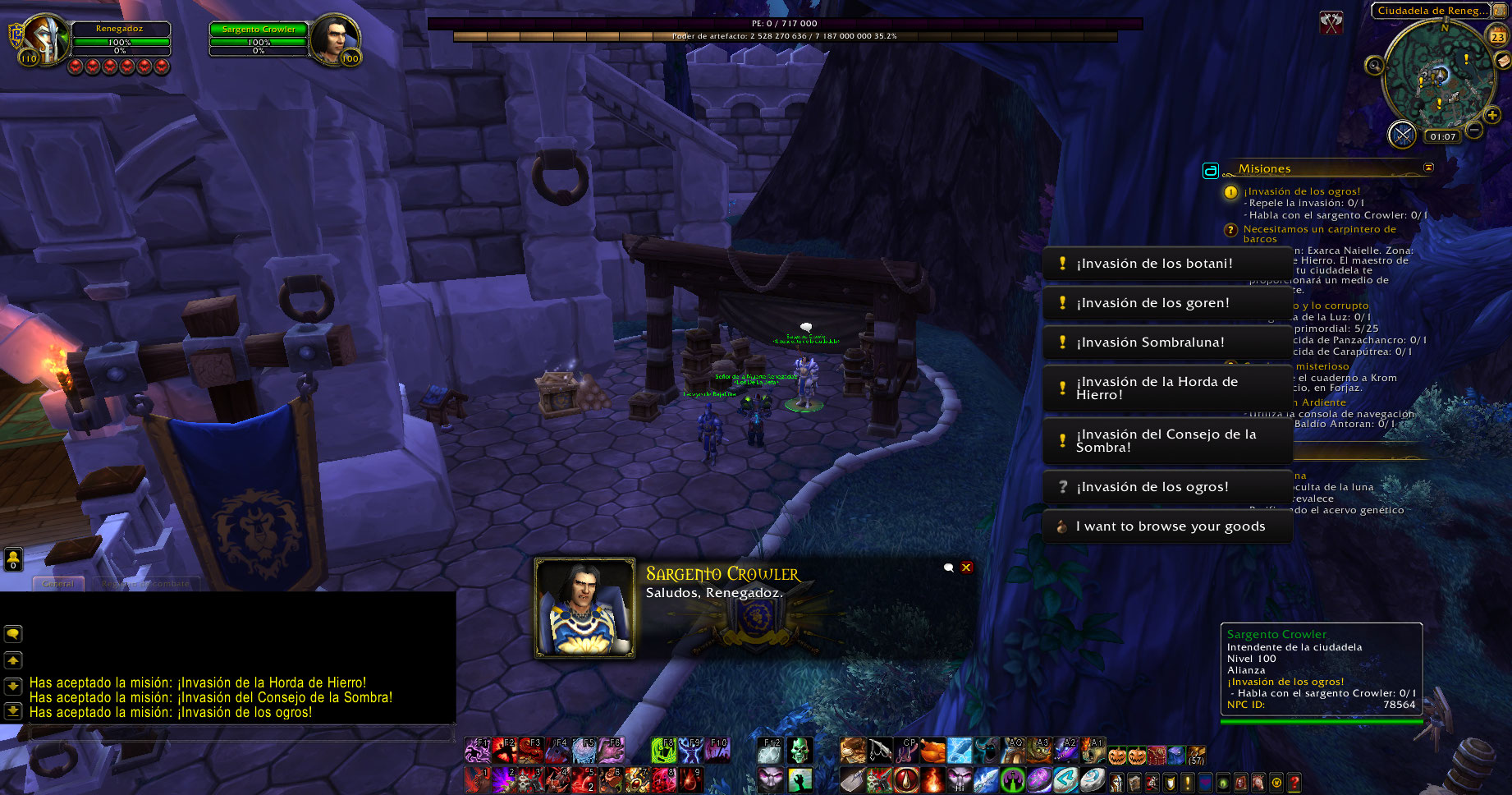Viewport: 1512px width, 795px height.
Task: Zoom out the minimap with minus button
Action: (x=1475, y=130)
